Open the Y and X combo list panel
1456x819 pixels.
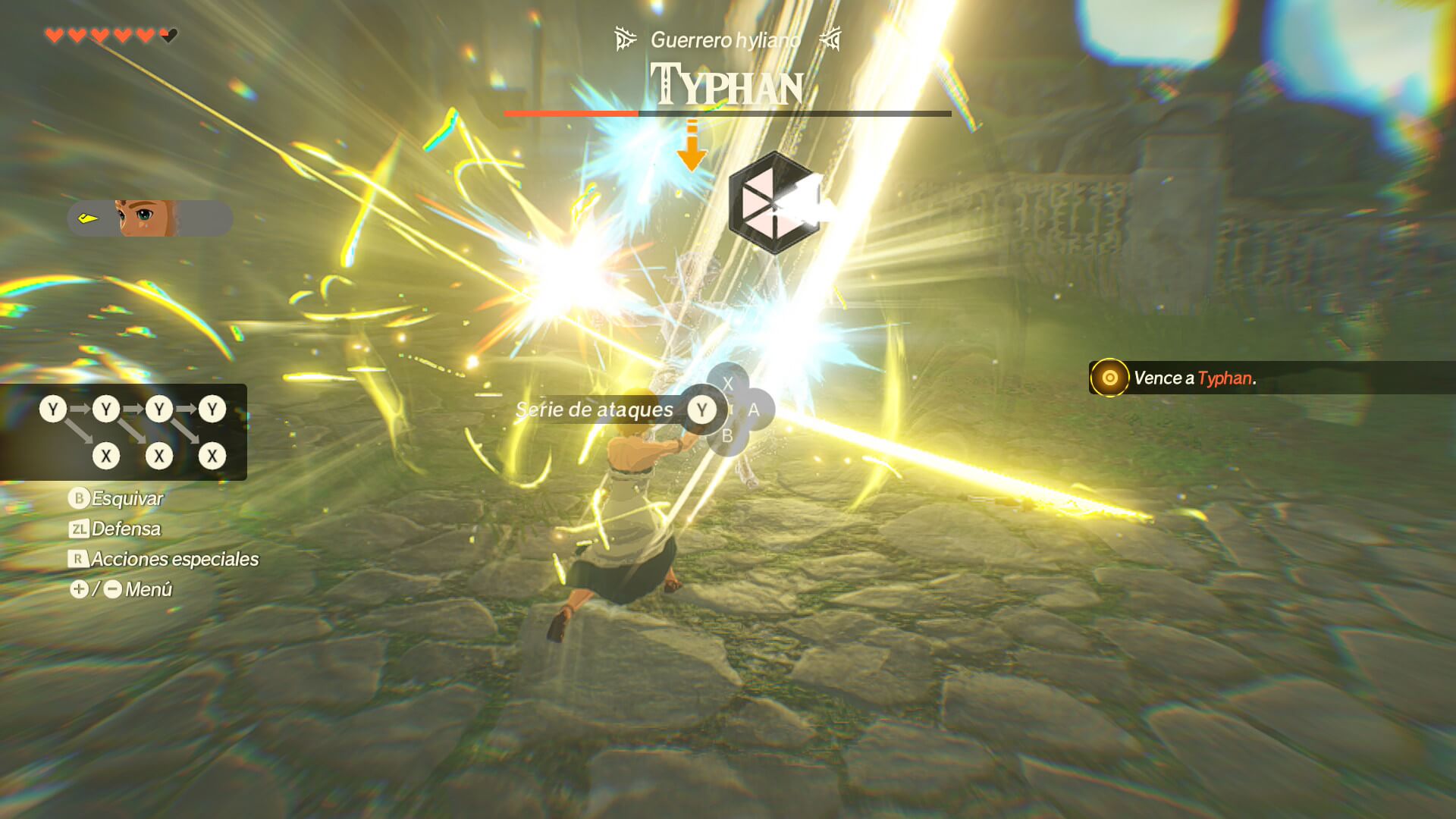124,432
